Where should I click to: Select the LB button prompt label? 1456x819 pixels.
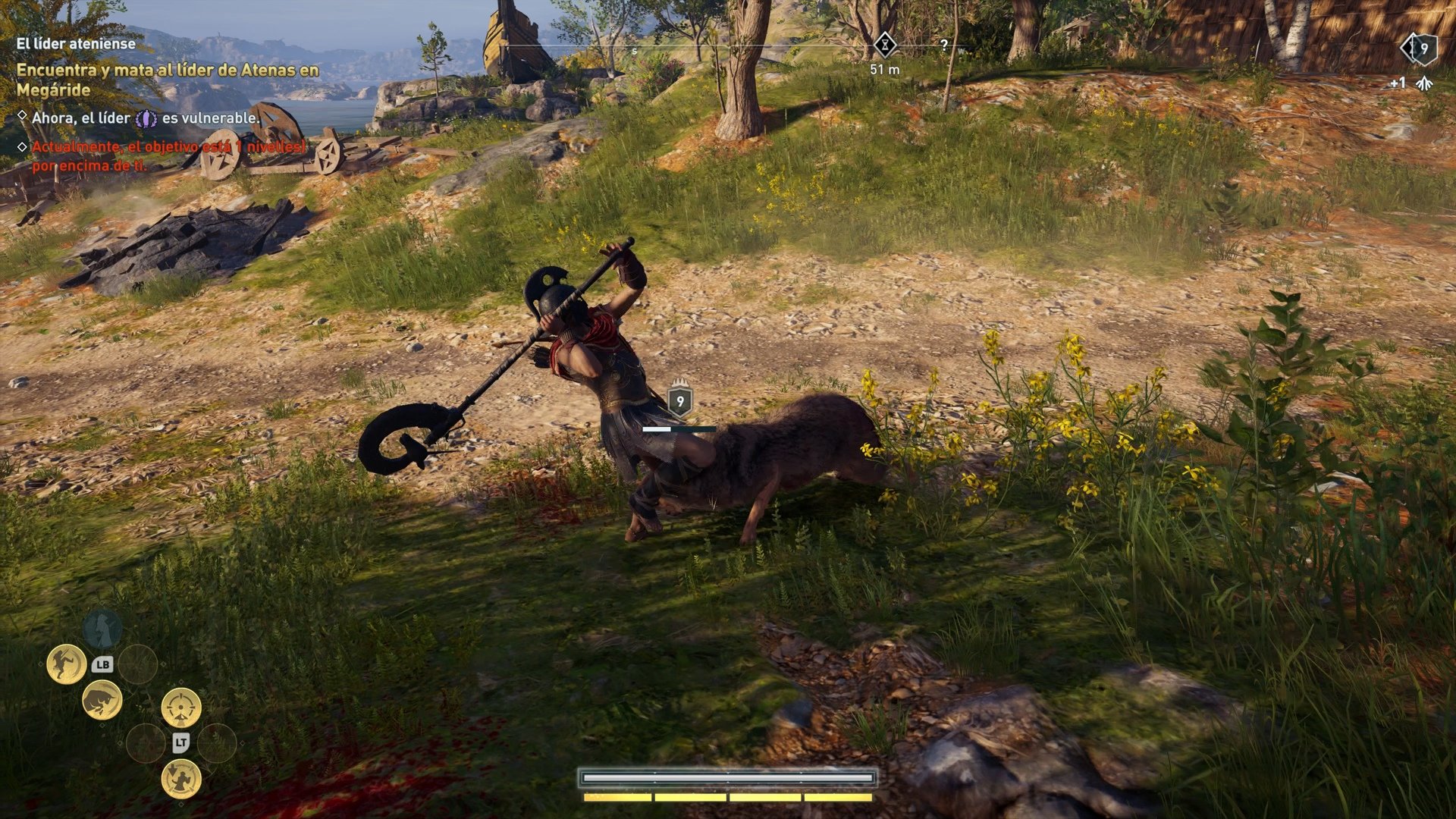(104, 664)
